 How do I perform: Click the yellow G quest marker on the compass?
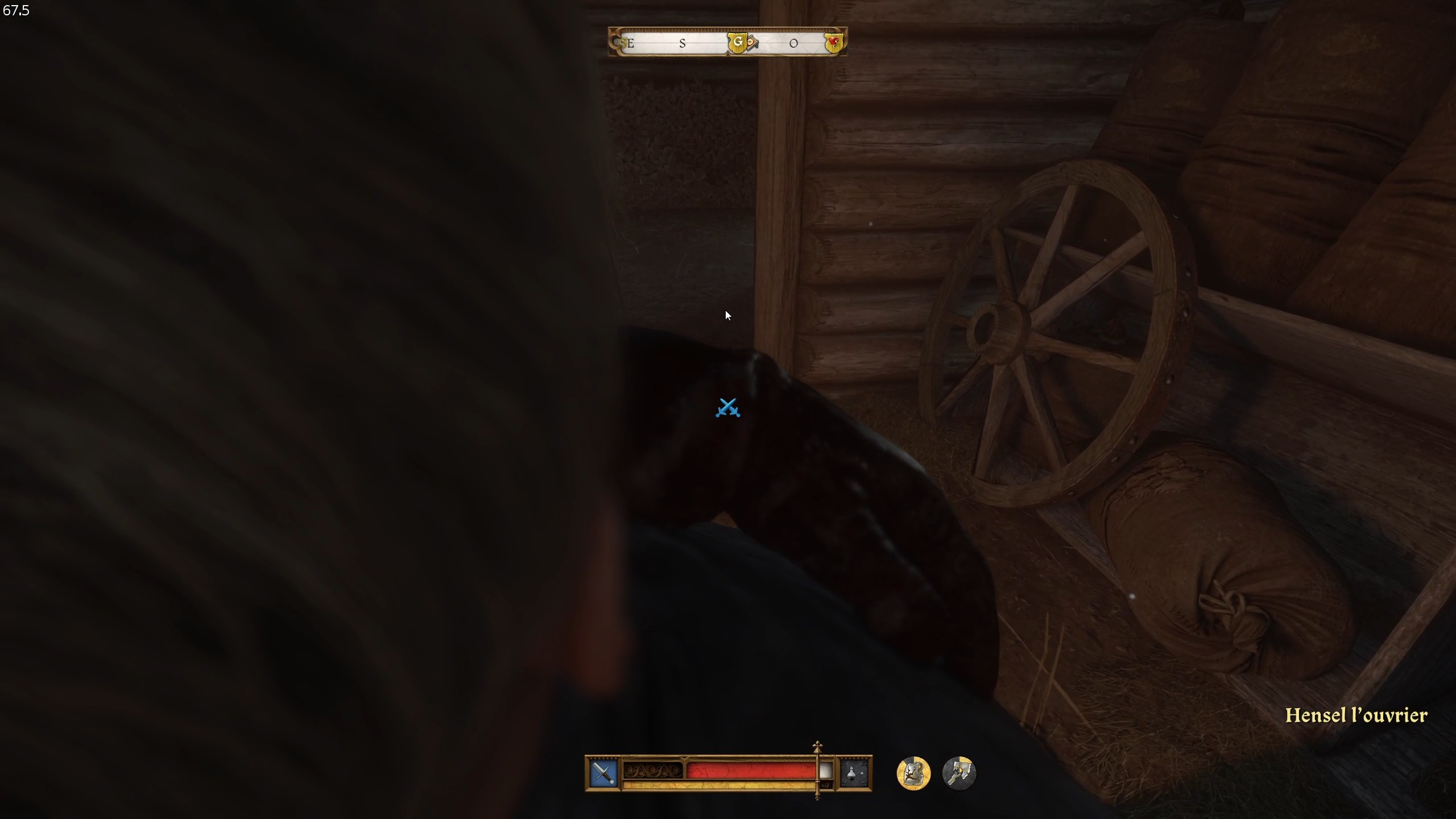click(739, 43)
